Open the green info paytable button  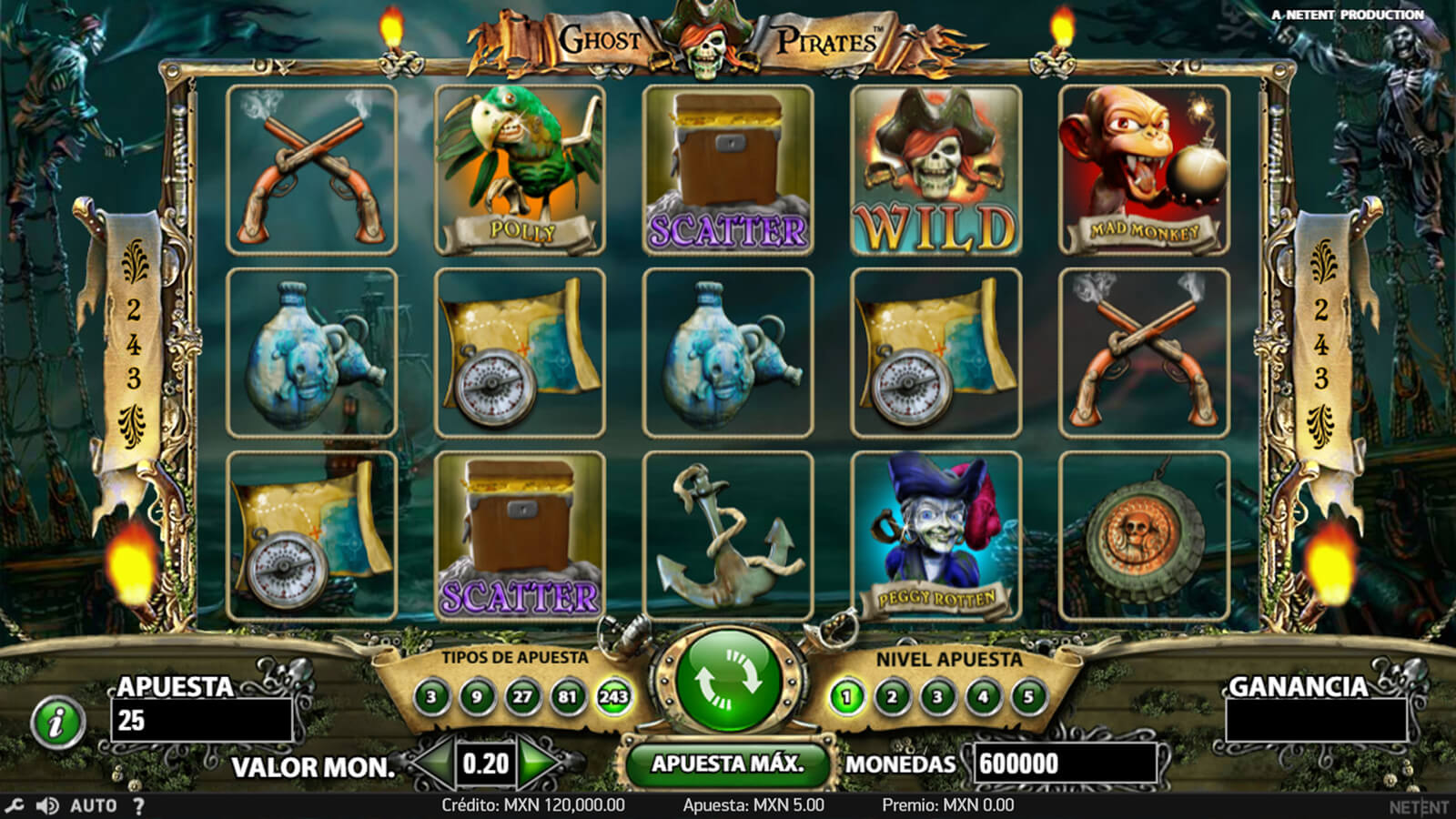pos(57,724)
